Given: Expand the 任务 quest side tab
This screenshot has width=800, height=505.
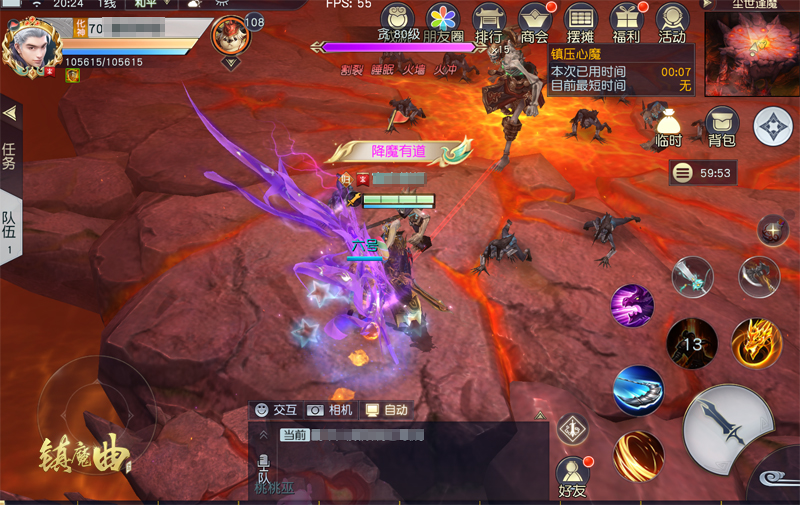Looking at the screenshot, I should [x=10, y=150].
